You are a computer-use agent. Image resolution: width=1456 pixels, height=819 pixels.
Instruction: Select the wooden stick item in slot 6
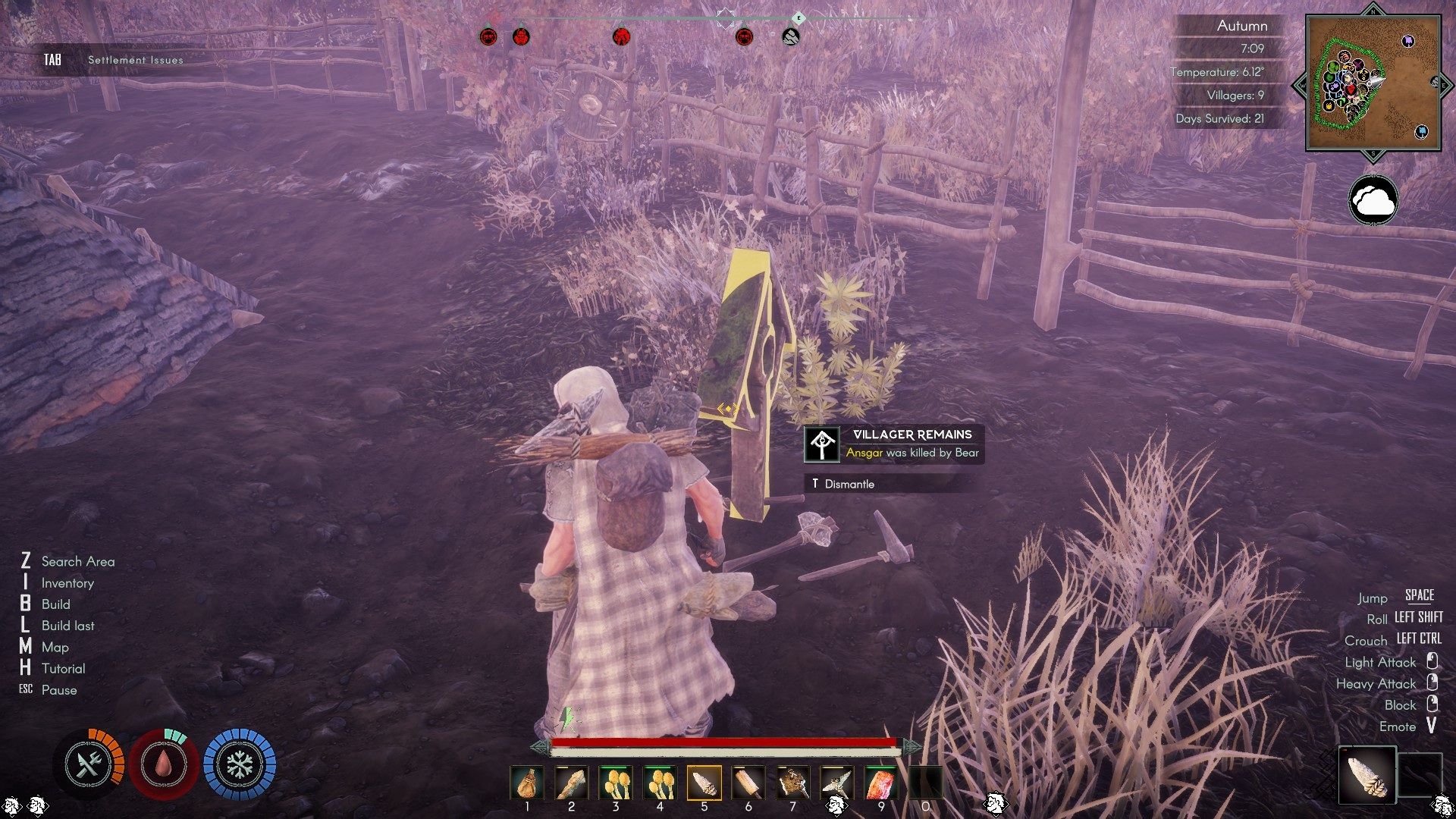click(x=748, y=782)
